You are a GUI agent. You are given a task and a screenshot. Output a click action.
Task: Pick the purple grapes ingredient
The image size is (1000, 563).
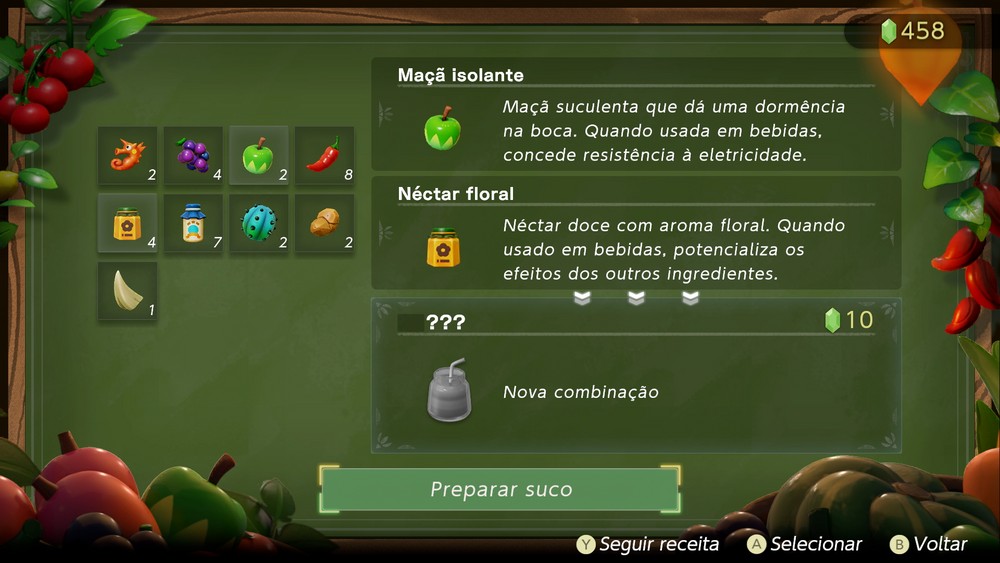[193, 155]
